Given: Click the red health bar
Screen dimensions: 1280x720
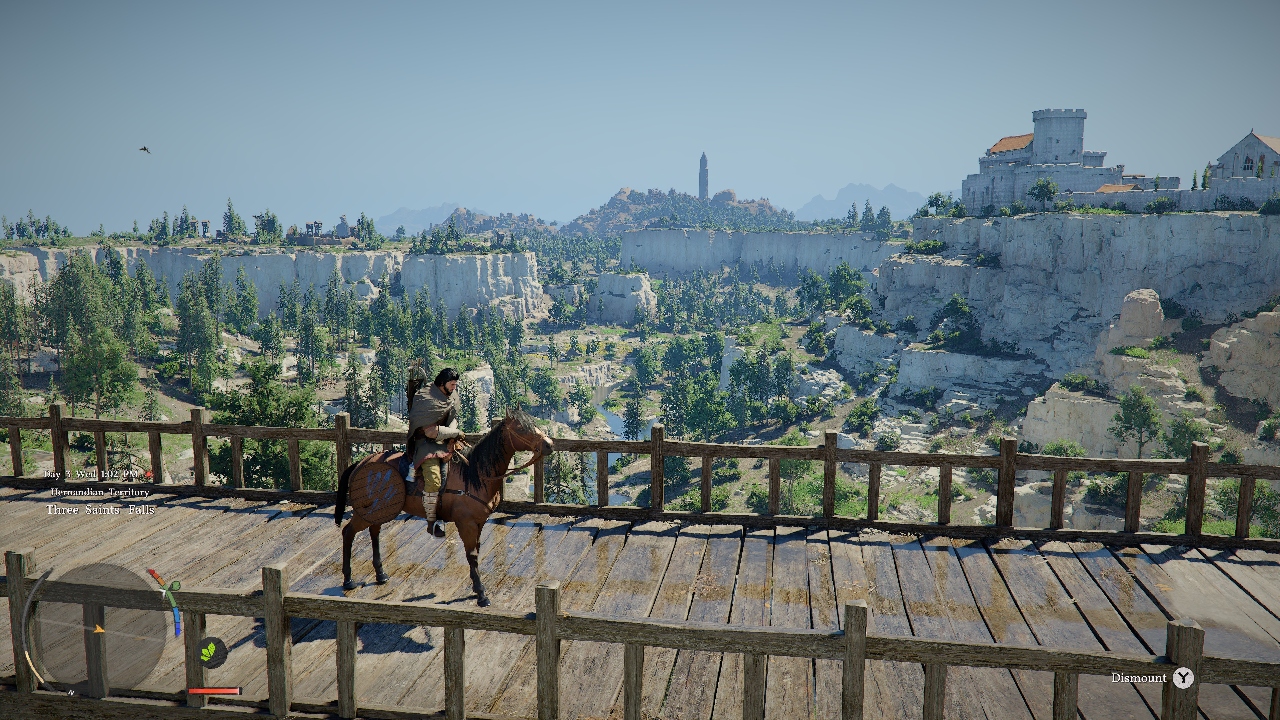Looking at the screenshot, I should 215,690.
